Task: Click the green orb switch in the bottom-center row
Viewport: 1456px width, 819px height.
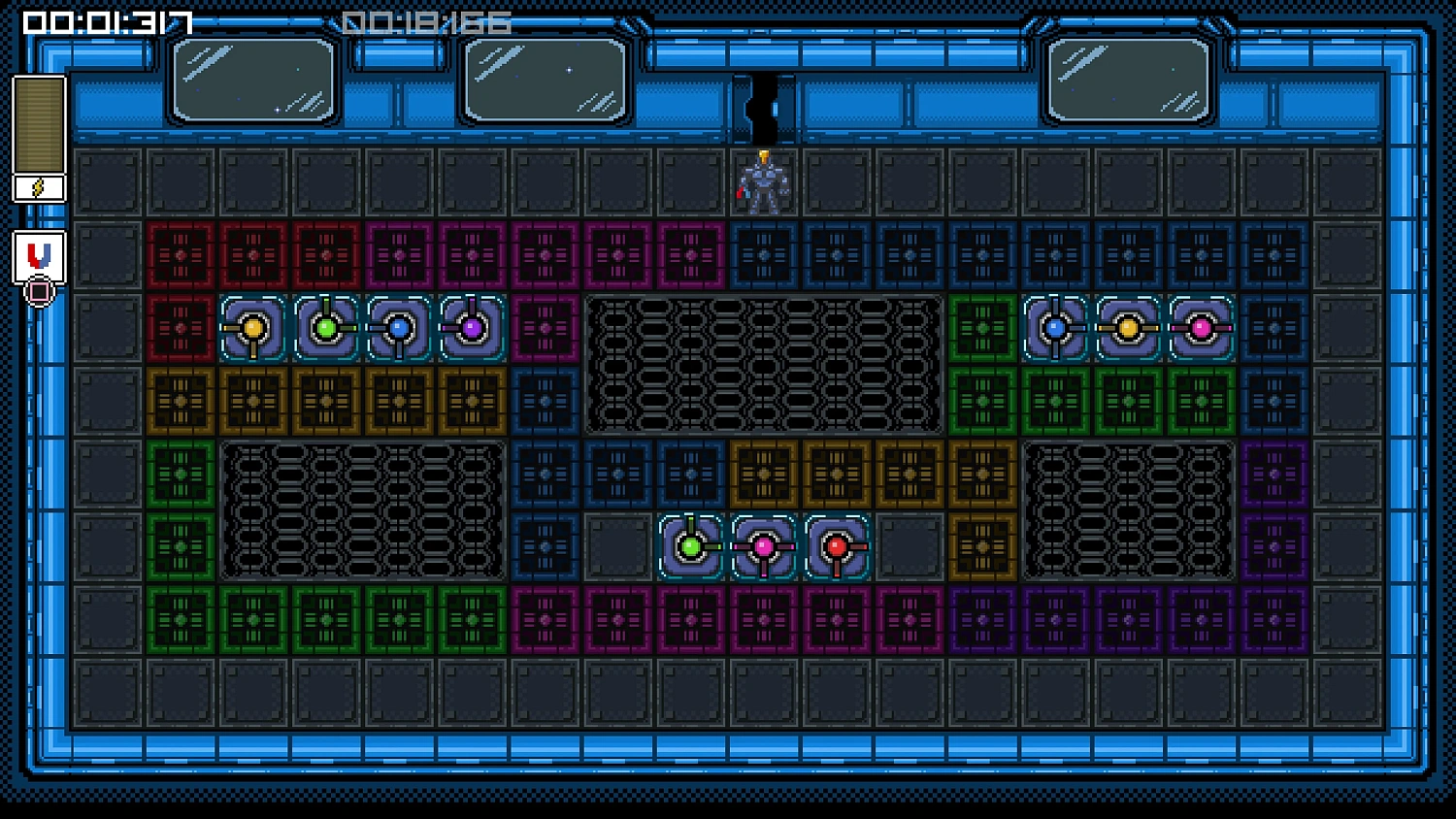Action: click(690, 546)
